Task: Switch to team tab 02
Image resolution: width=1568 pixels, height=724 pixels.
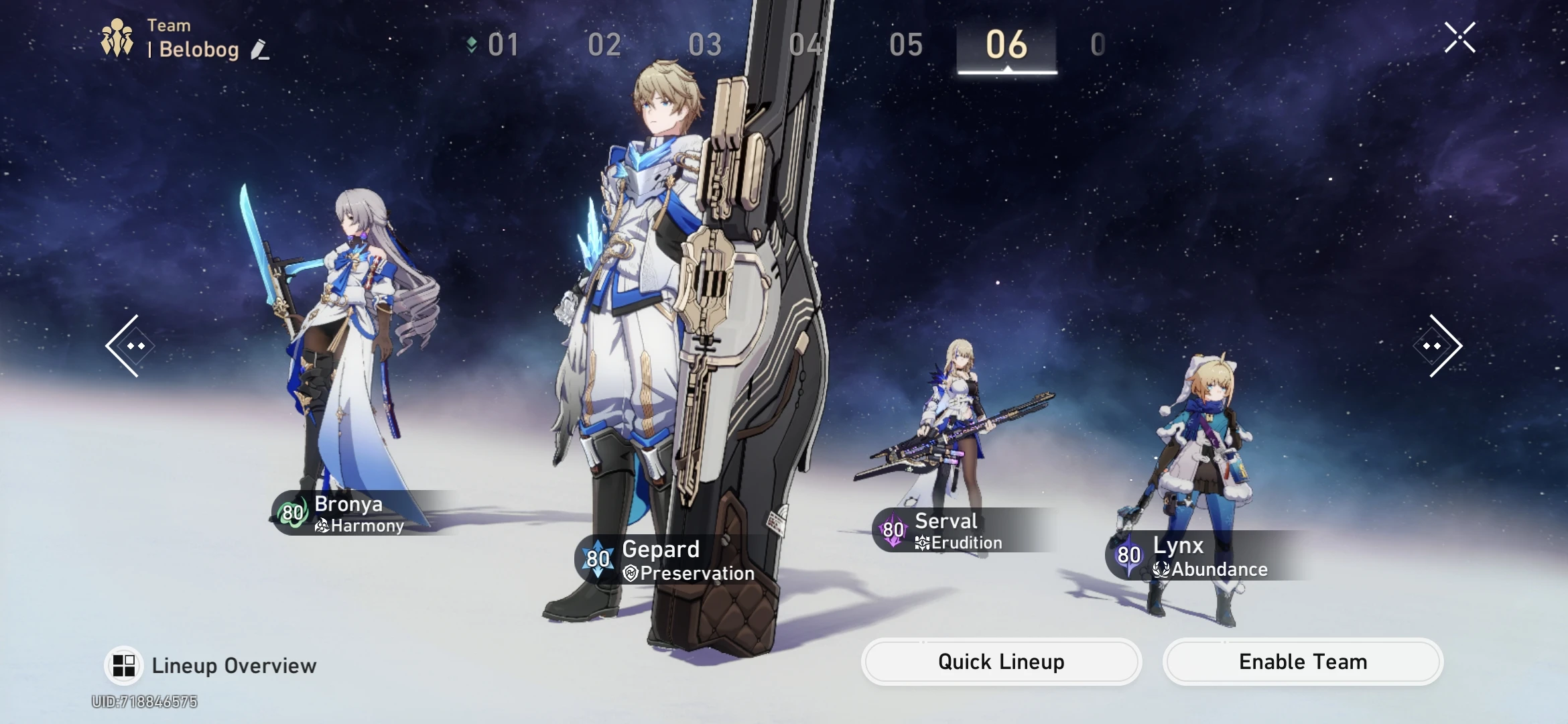Action: (x=604, y=46)
